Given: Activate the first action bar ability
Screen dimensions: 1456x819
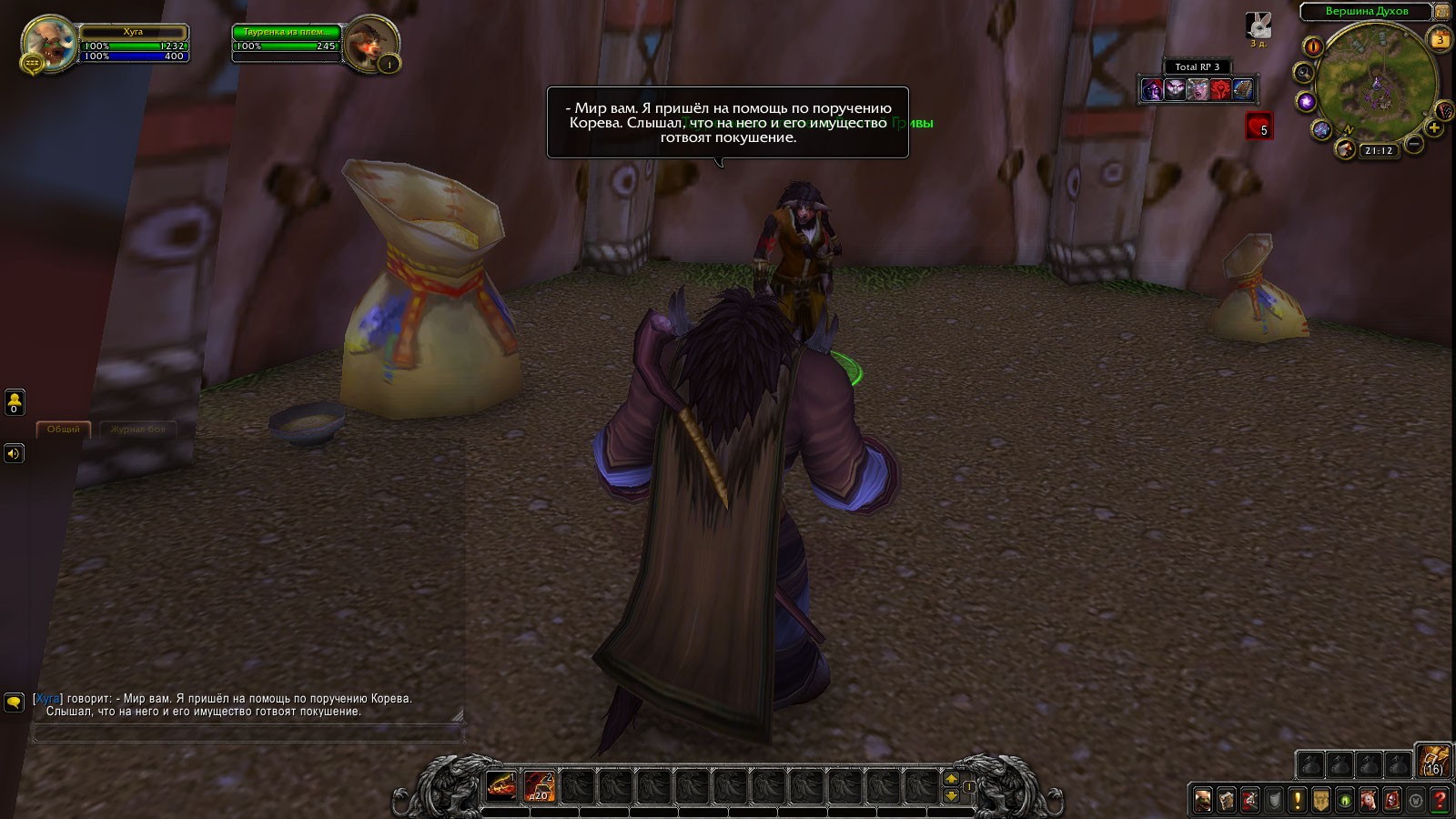Looking at the screenshot, I should click(501, 785).
